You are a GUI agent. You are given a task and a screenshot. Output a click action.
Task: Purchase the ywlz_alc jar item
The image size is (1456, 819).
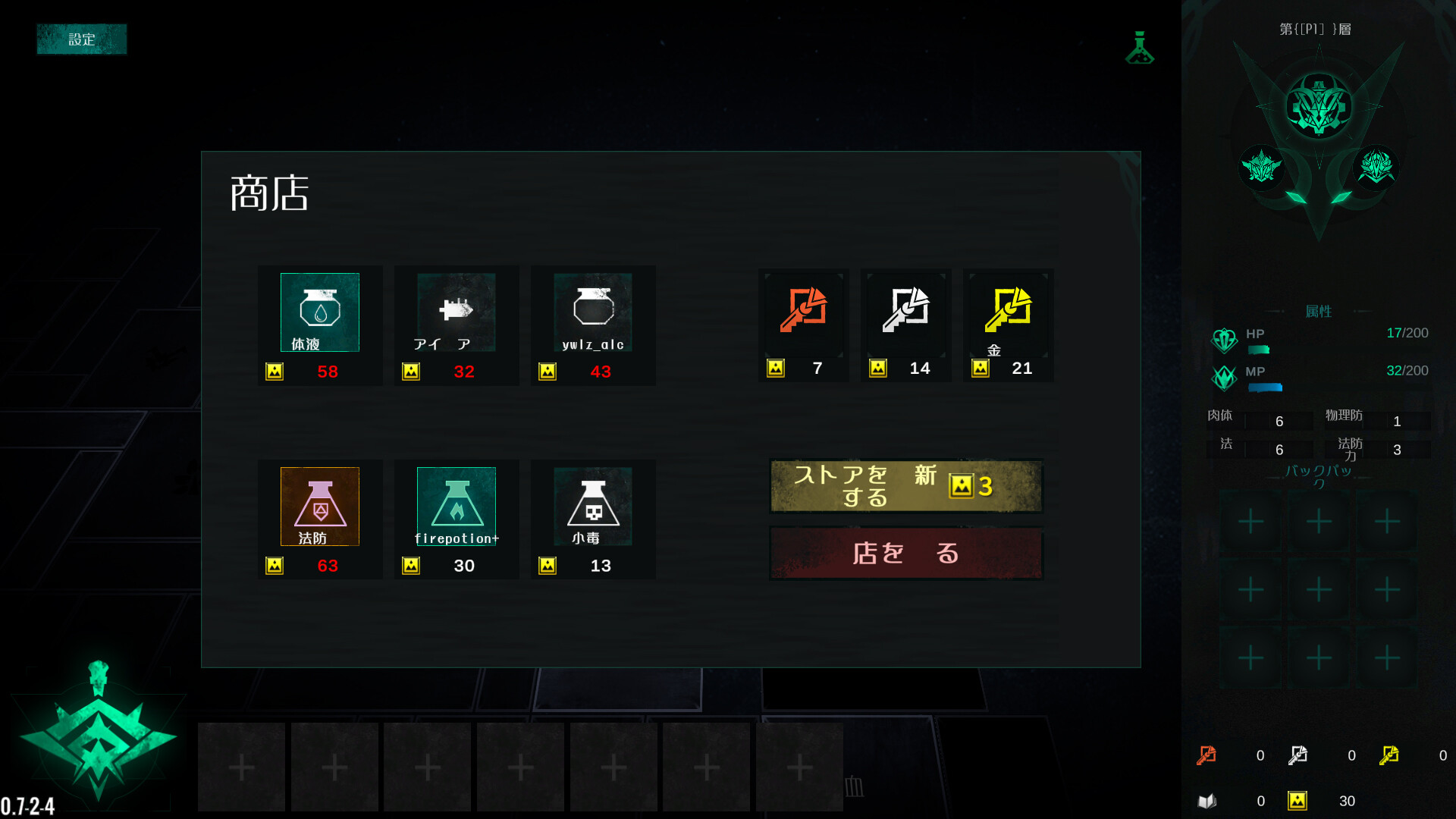592,312
